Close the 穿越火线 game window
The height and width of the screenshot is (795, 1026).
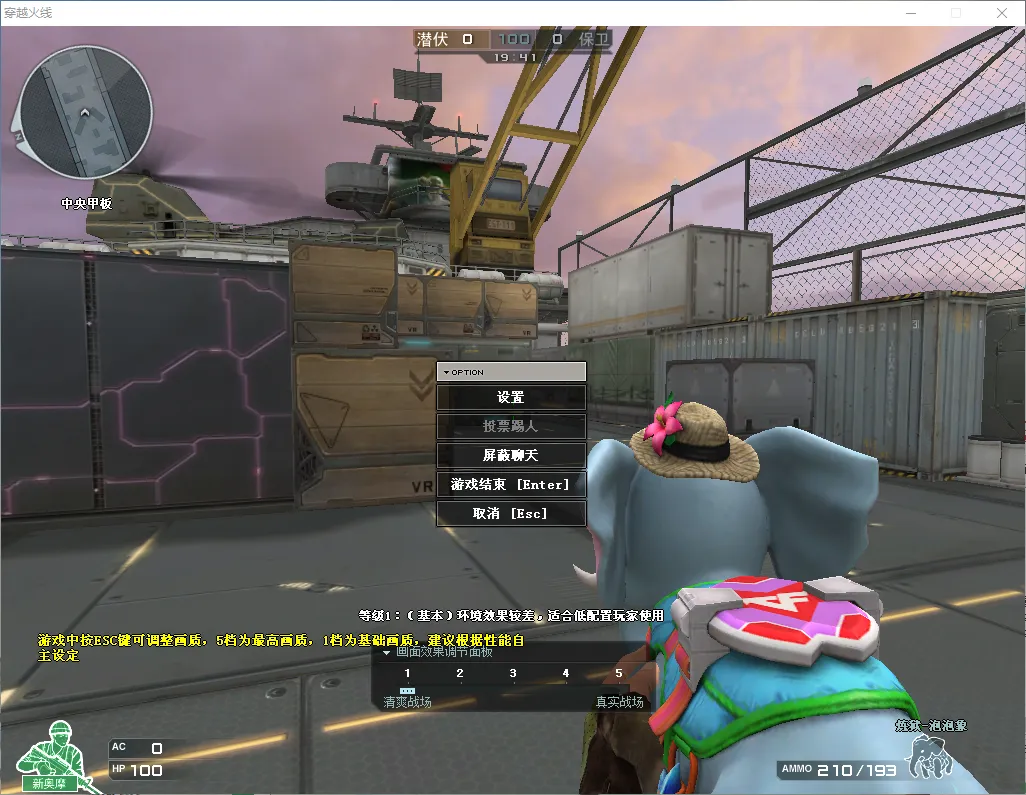coord(1001,13)
